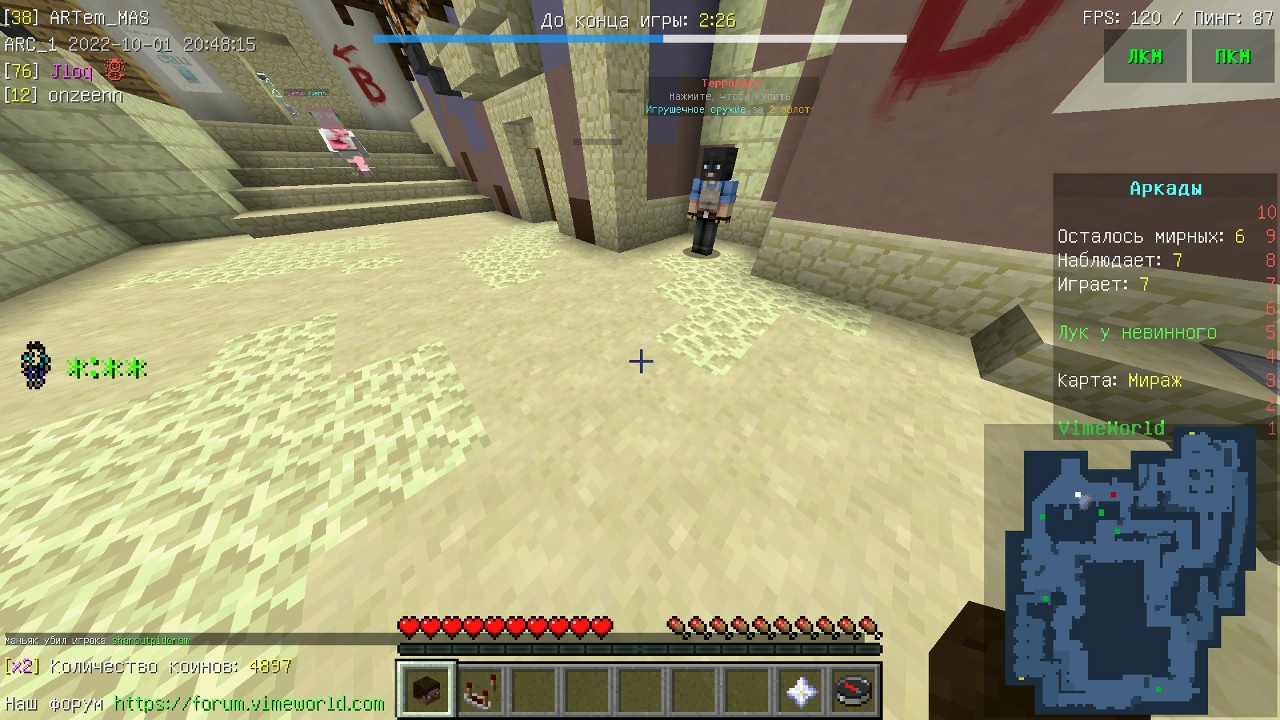
Task: Click the x2 coin multiplier badge in chat
Action: pos(22,666)
